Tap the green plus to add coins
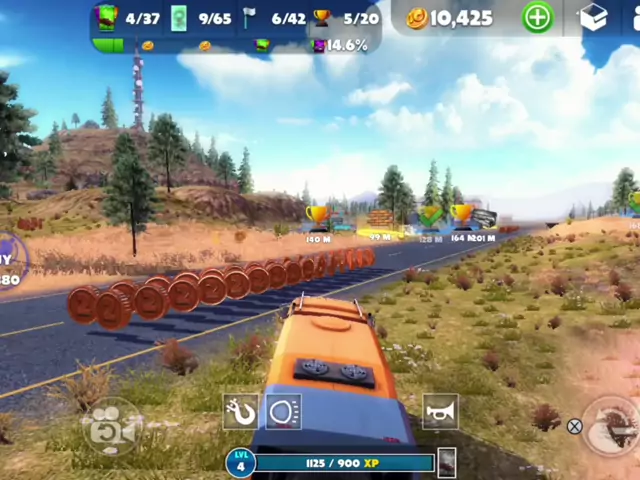 point(537,17)
